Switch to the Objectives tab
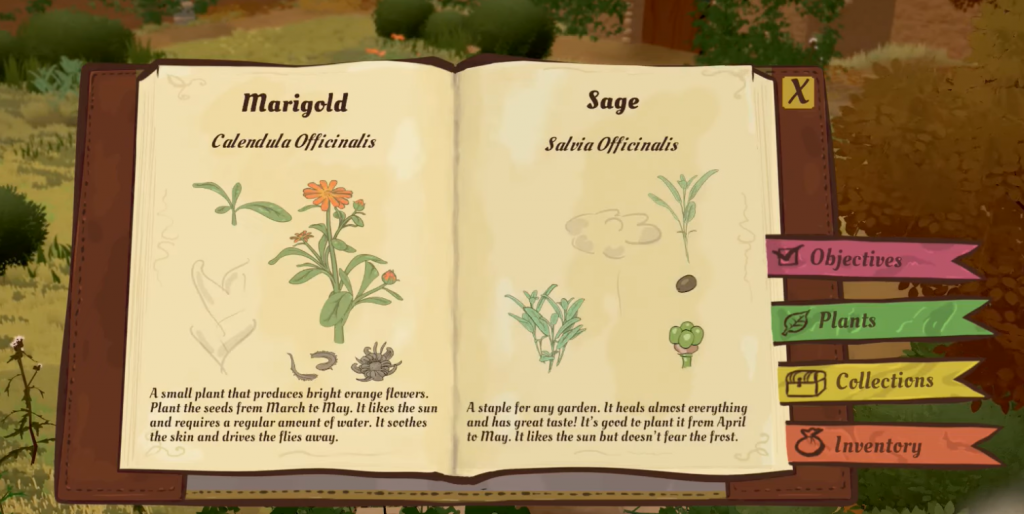This screenshot has width=1024, height=514. [855, 259]
